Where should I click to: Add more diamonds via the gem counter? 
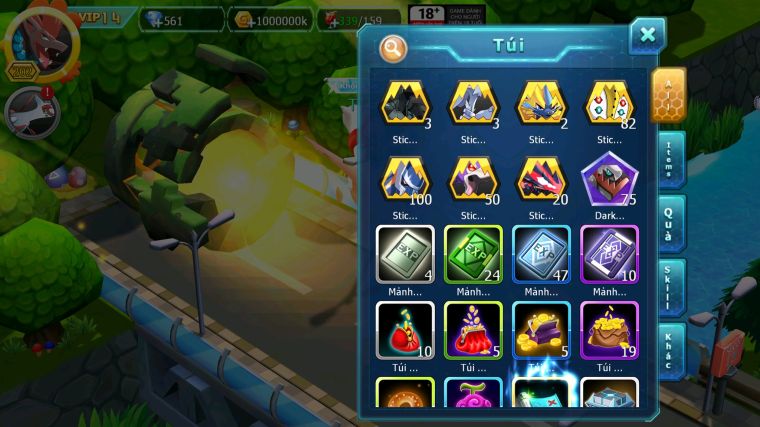[148, 21]
